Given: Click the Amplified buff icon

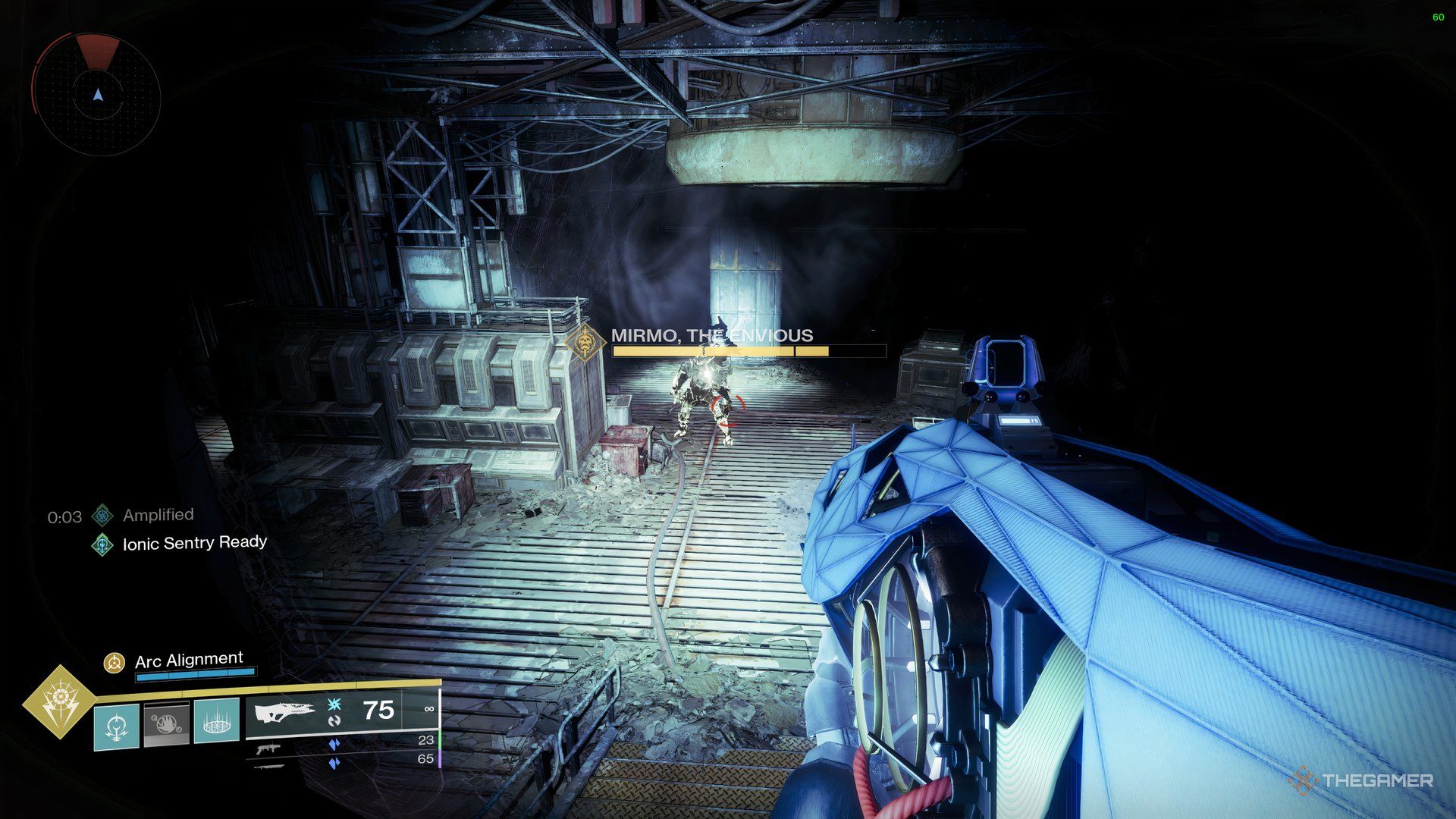Looking at the screenshot, I should 102,516.
